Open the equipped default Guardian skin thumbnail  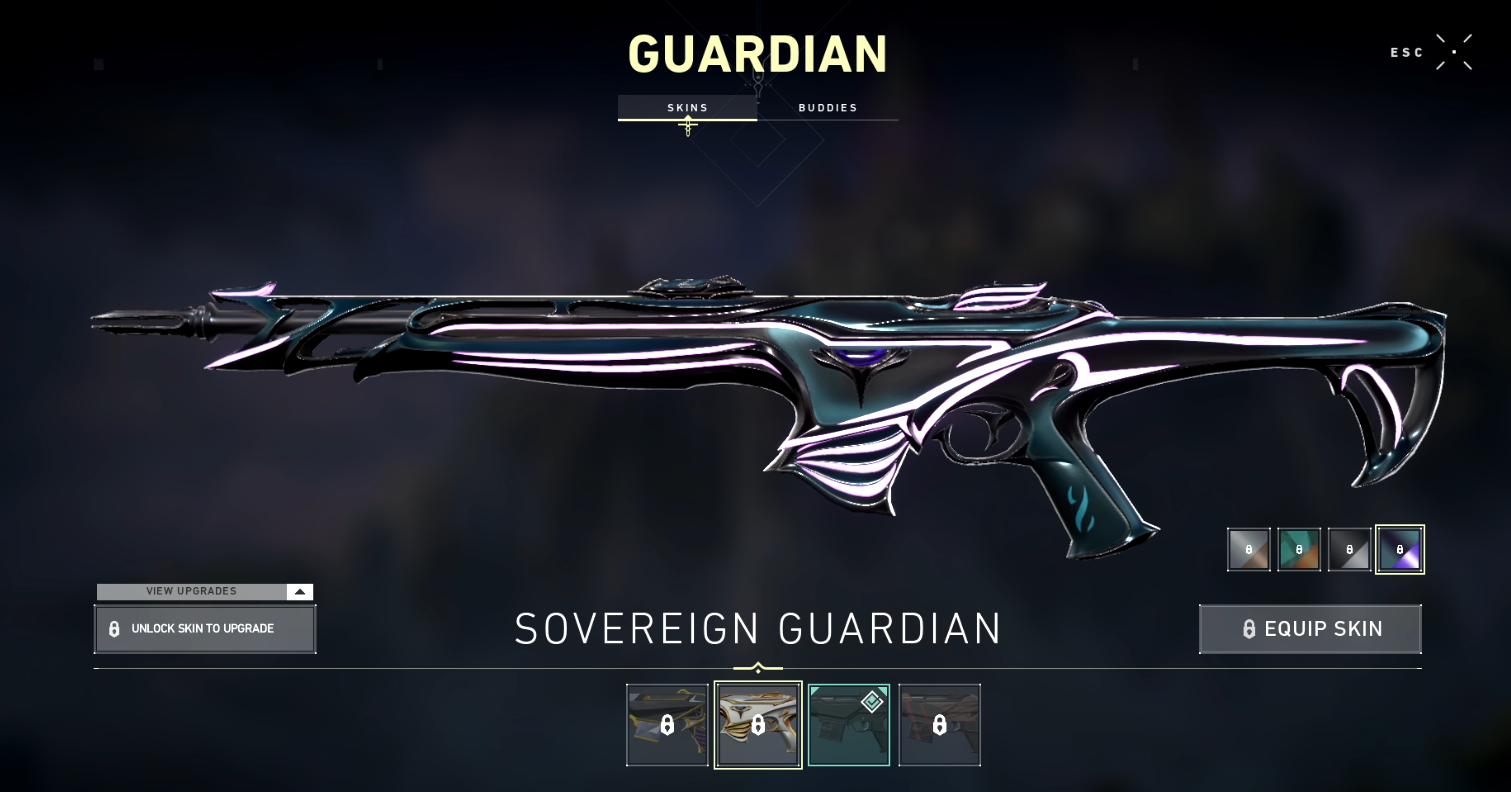pyautogui.click(x=848, y=724)
